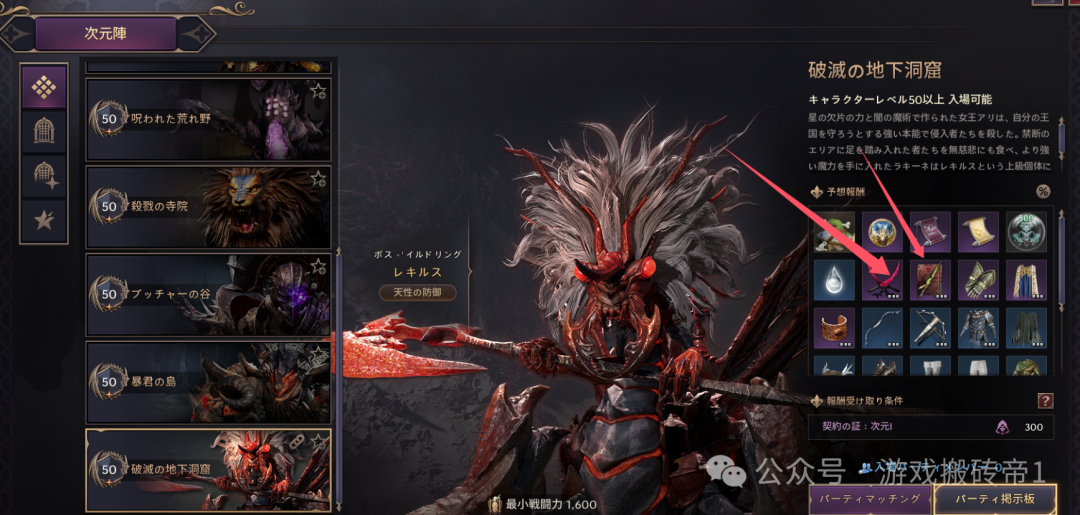Inspect the water droplet reward item
The width and height of the screenshot is (1080, 515).
[833, 280]
